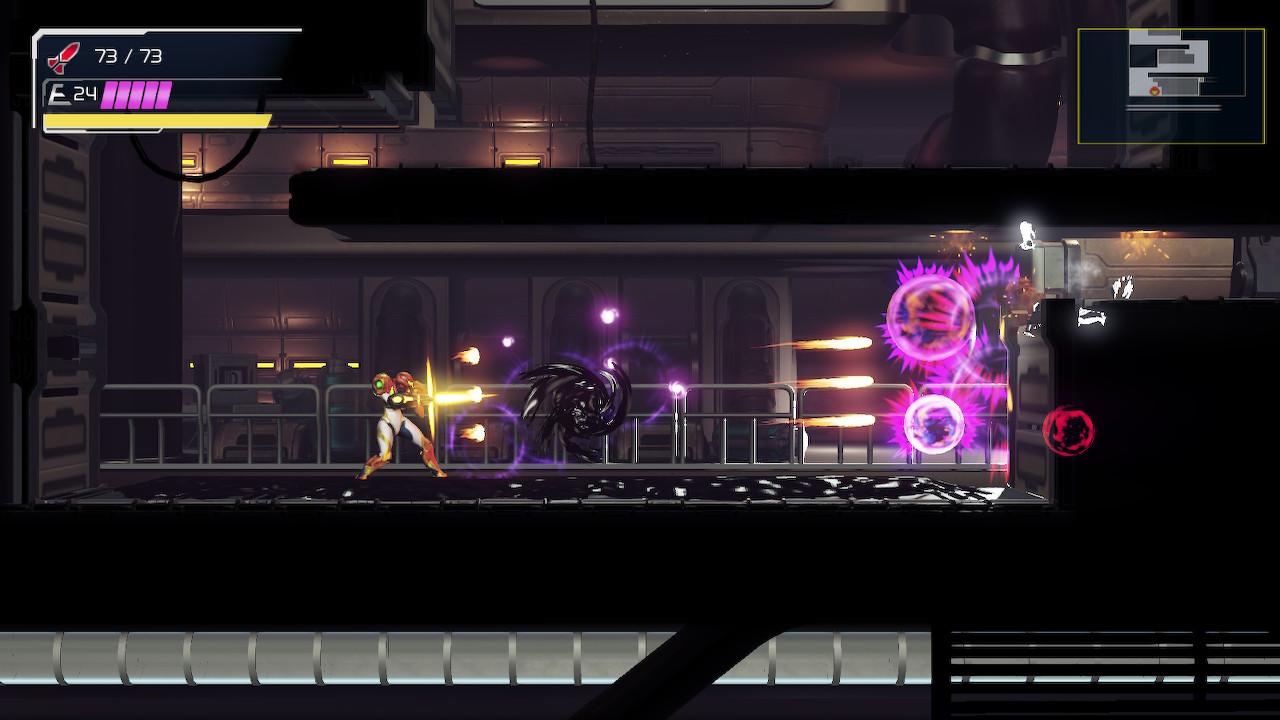Click the 73 / 73 missile counter
The image size is (1280, 720).
[130, 57]
